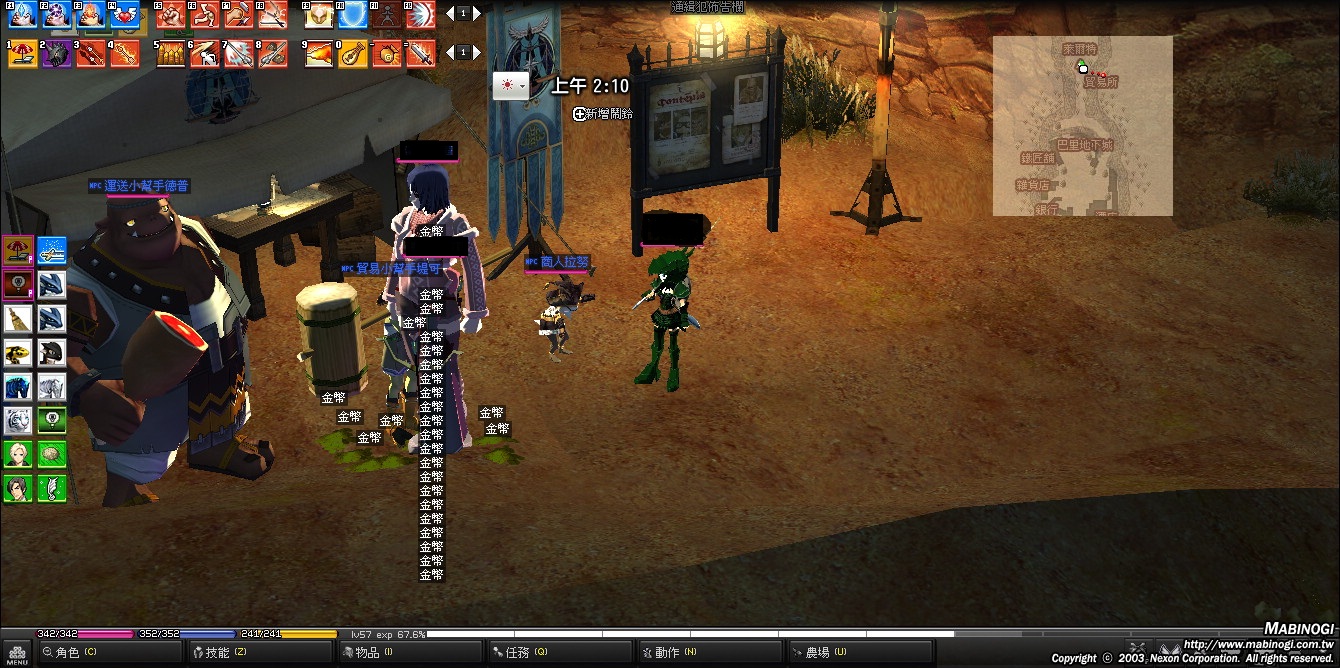Use the fist skill on F5

click(x=171, y=14)
